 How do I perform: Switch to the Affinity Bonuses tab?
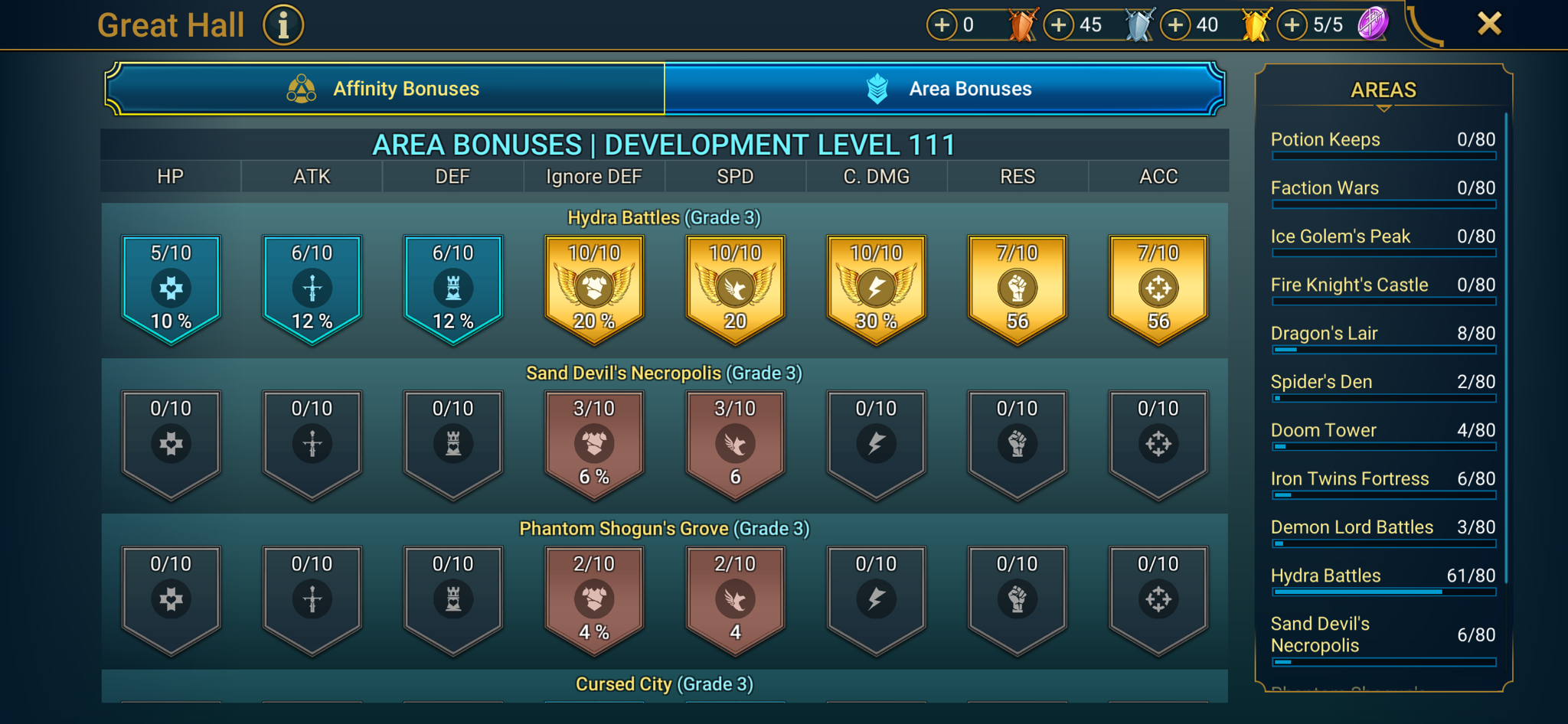(387, 88)
